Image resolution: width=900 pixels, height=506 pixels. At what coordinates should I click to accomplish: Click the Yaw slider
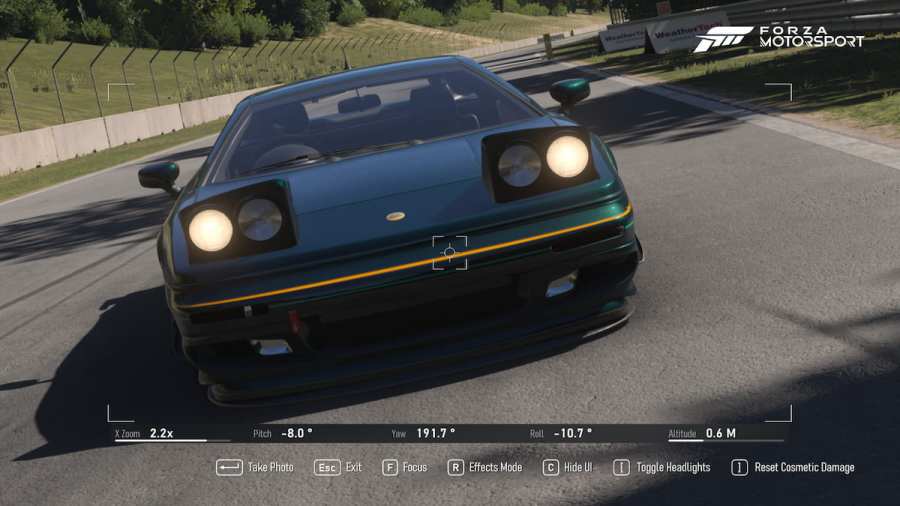(450, 439)
